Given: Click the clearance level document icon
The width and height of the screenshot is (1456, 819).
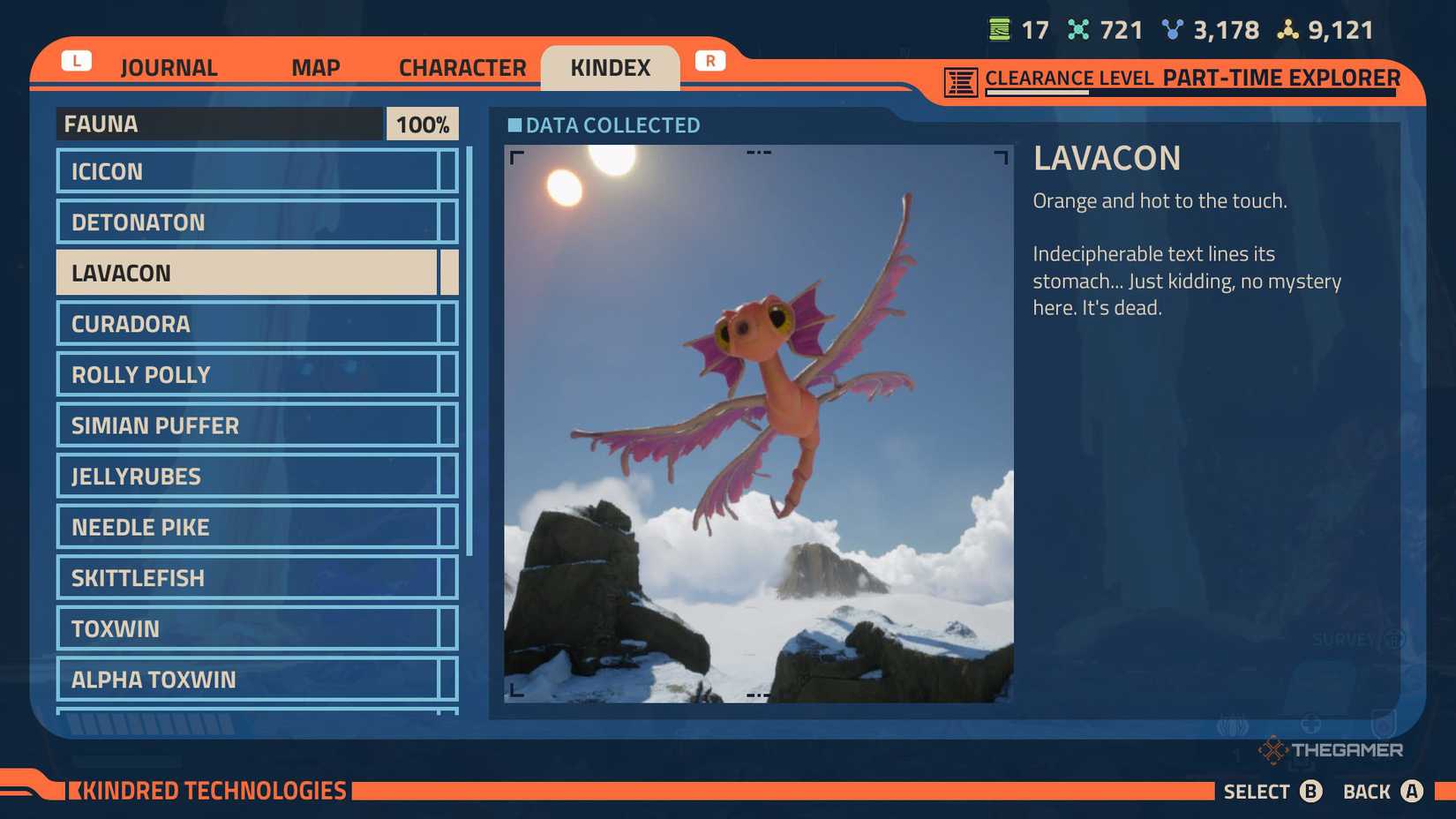Looking at the screenshot, I should 961,79.
